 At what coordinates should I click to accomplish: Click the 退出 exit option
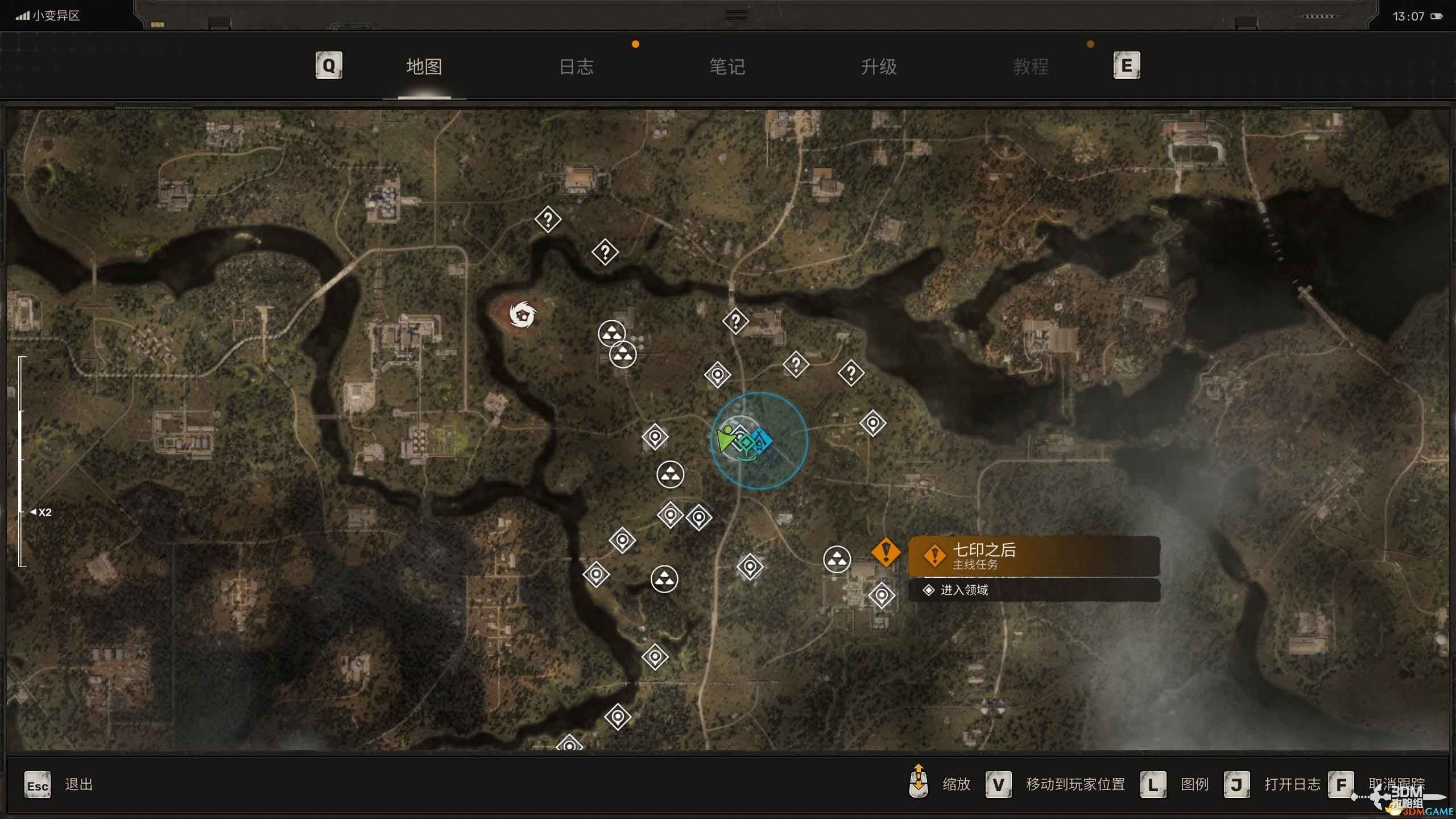[78, 785]
